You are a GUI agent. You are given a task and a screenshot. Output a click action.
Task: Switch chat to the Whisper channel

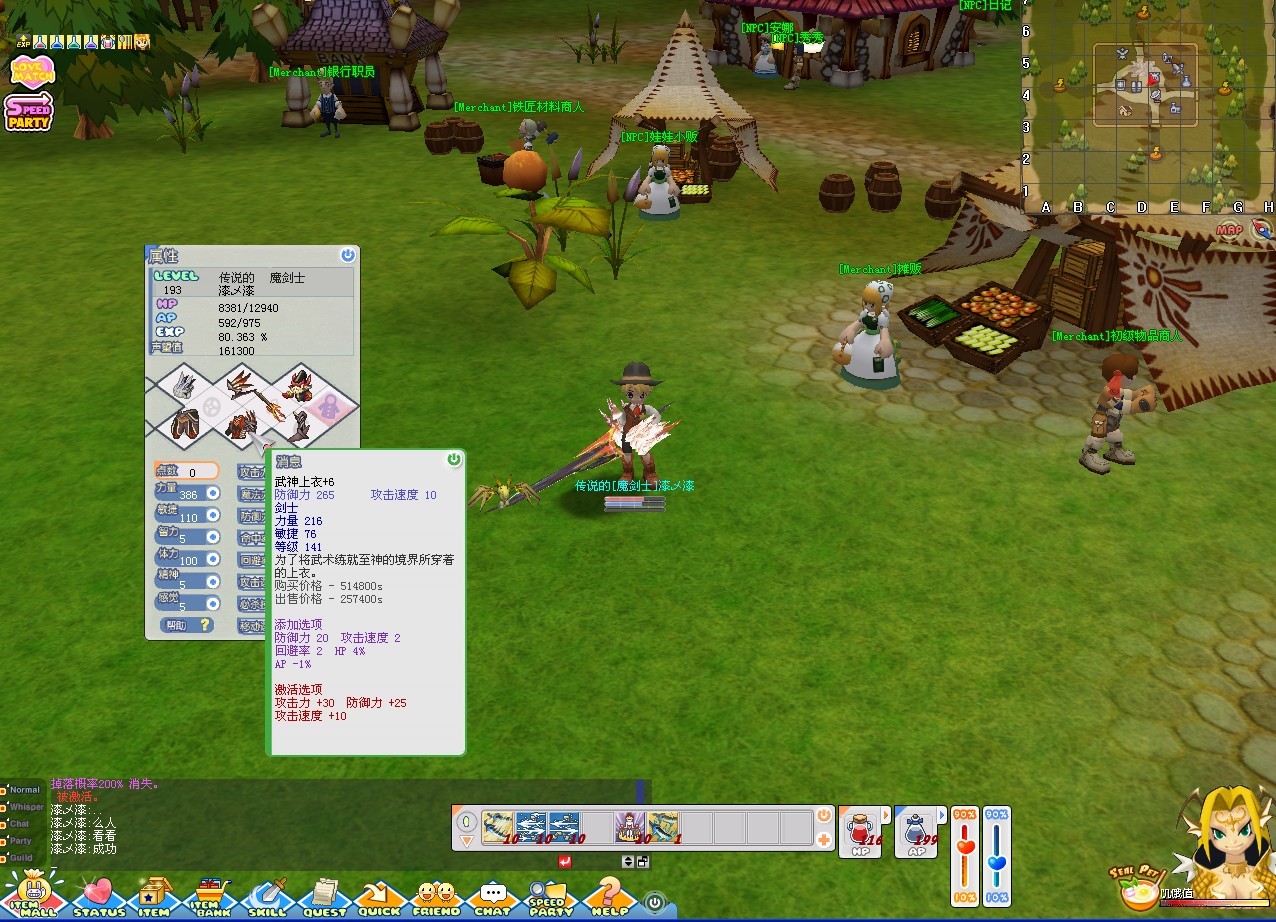(x=24, y=807)
